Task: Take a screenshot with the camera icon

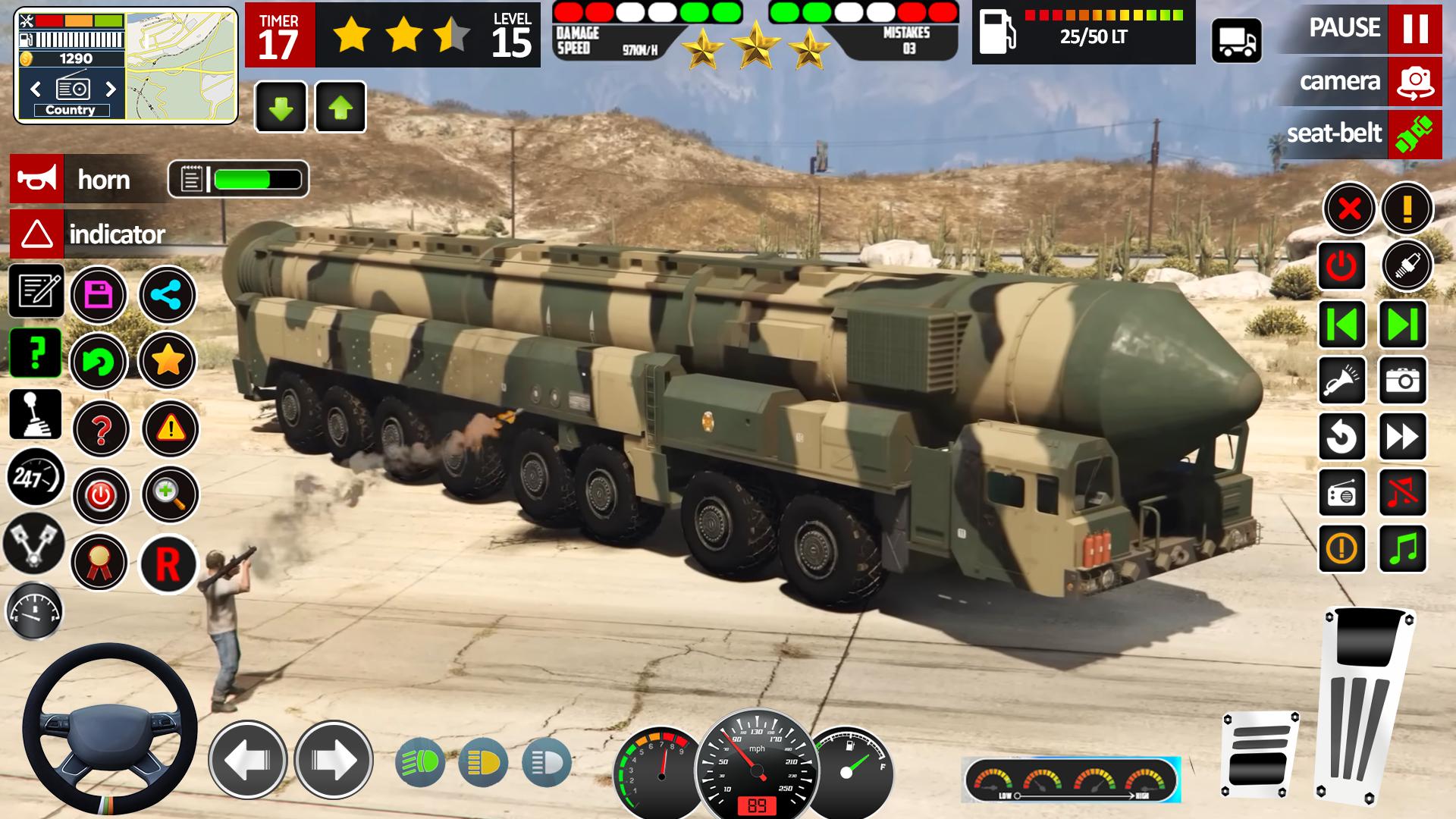Action: [x=1402, y=380]
